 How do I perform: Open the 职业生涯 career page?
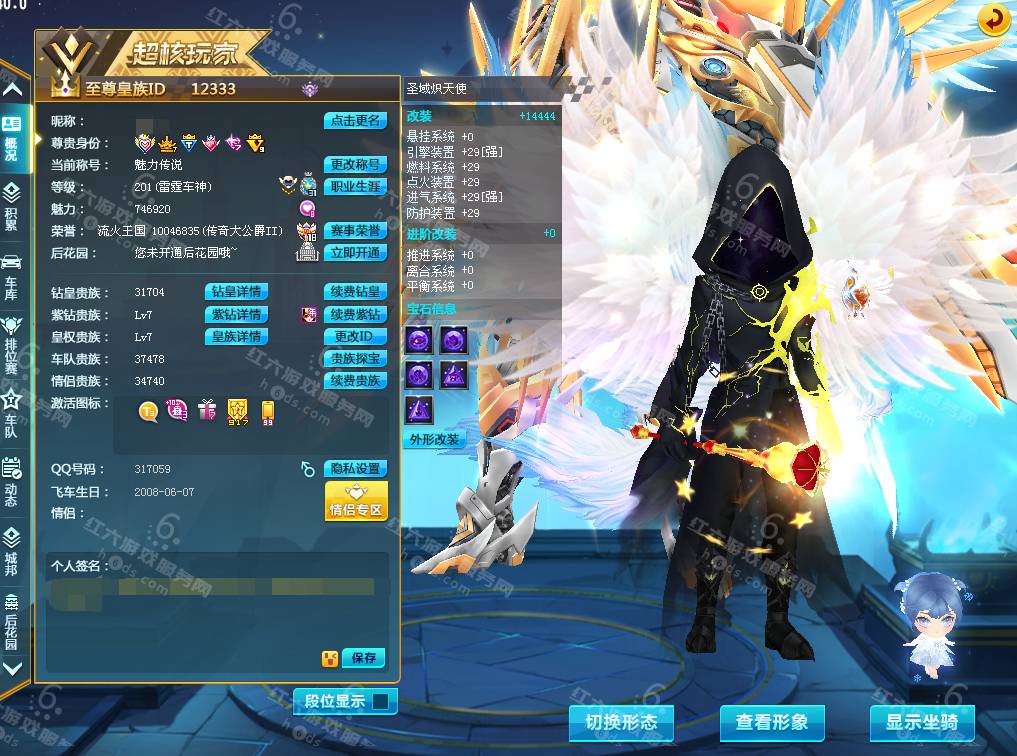[355, 187]
